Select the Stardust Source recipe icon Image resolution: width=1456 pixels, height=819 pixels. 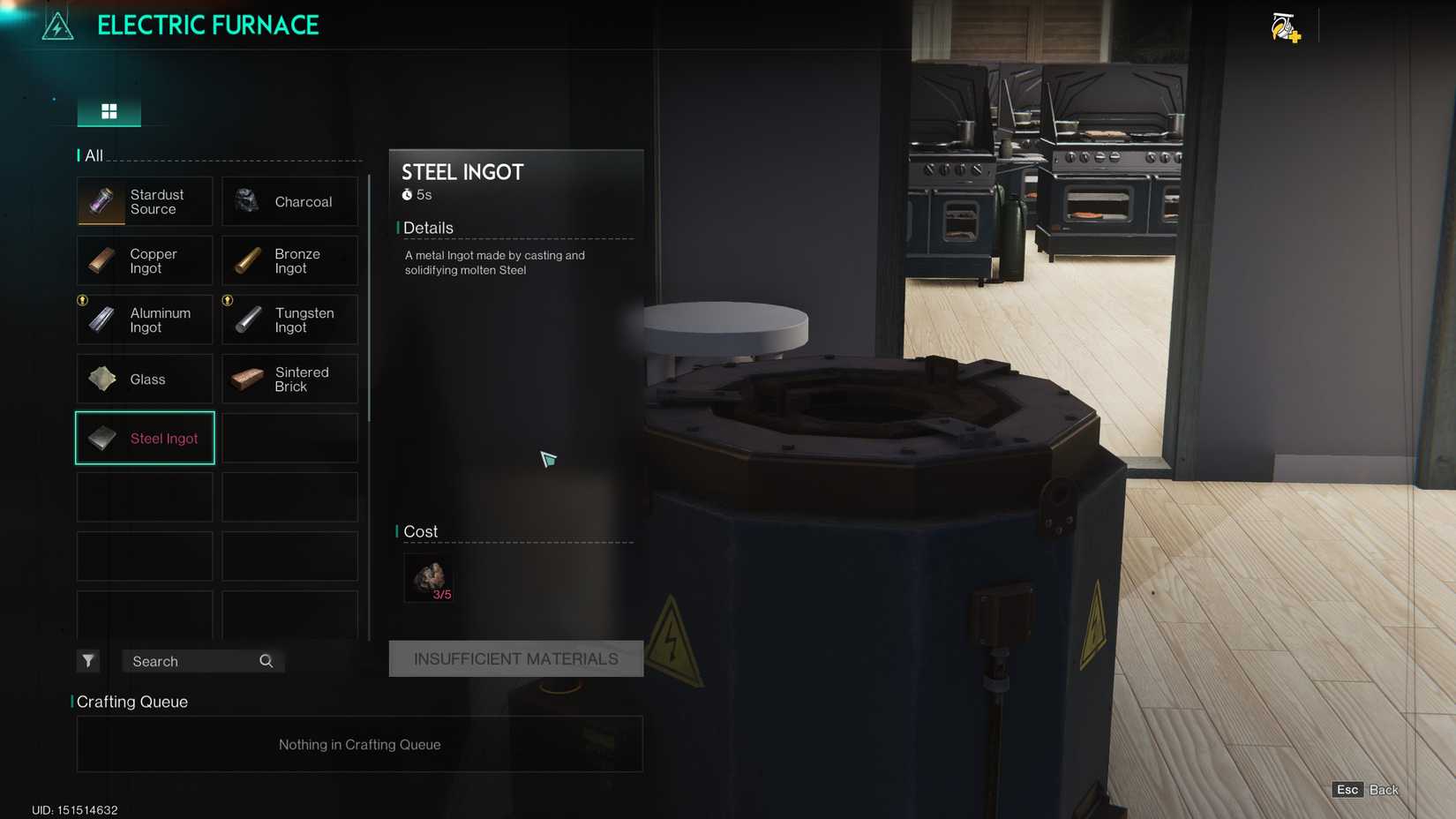pos(100,201)
